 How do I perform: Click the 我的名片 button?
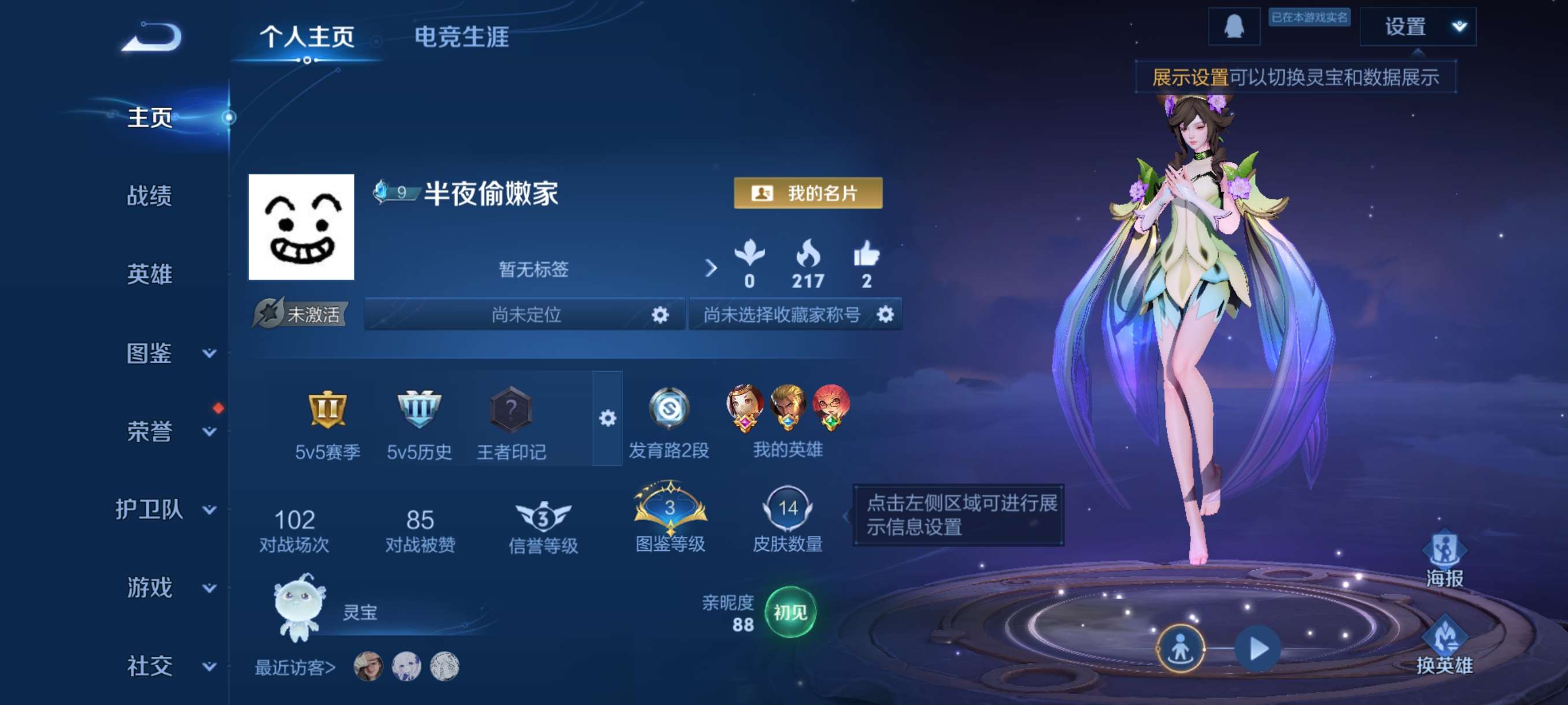pyautogui.click(x=808, y=195)
